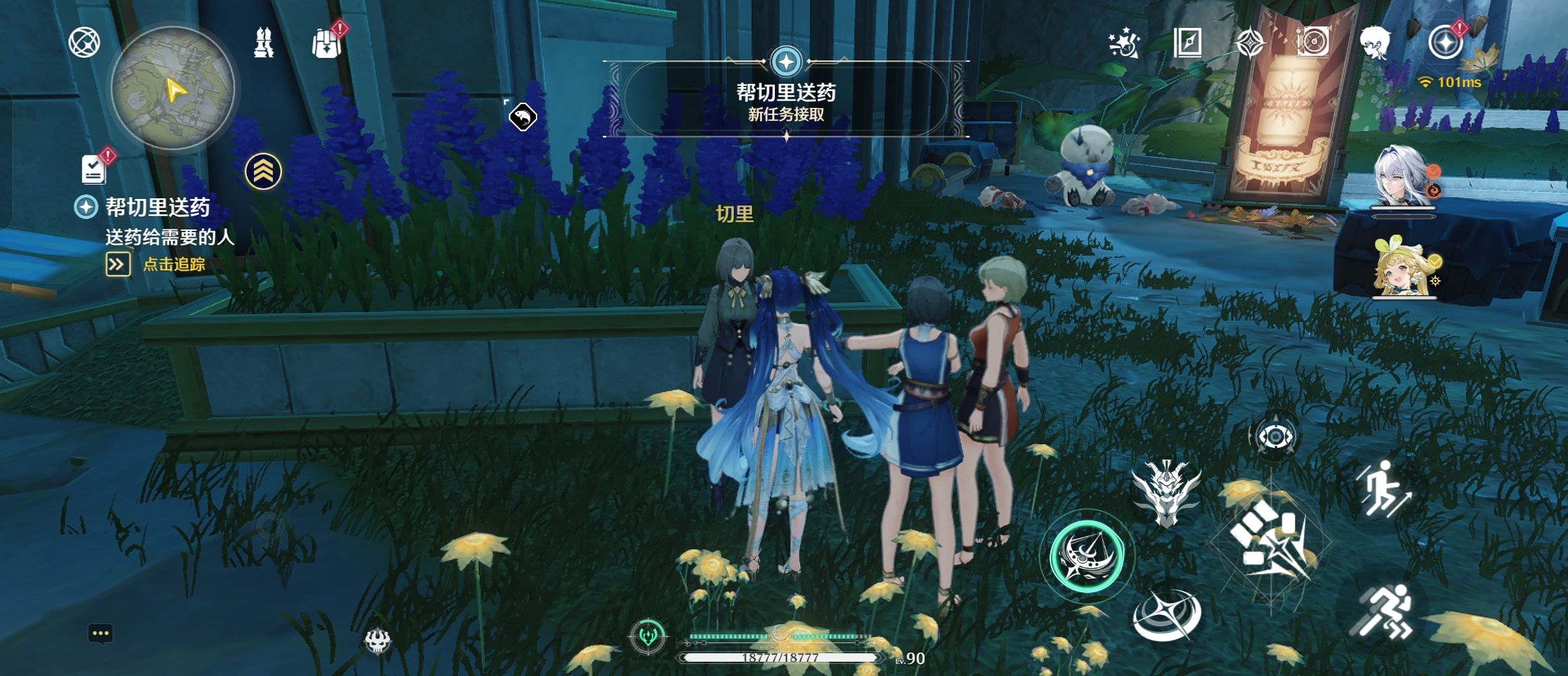This screenshot has width=1568, height=676.
Task: Tap the eye-shaped lock-on icon
Action: tap(1274, 437)
